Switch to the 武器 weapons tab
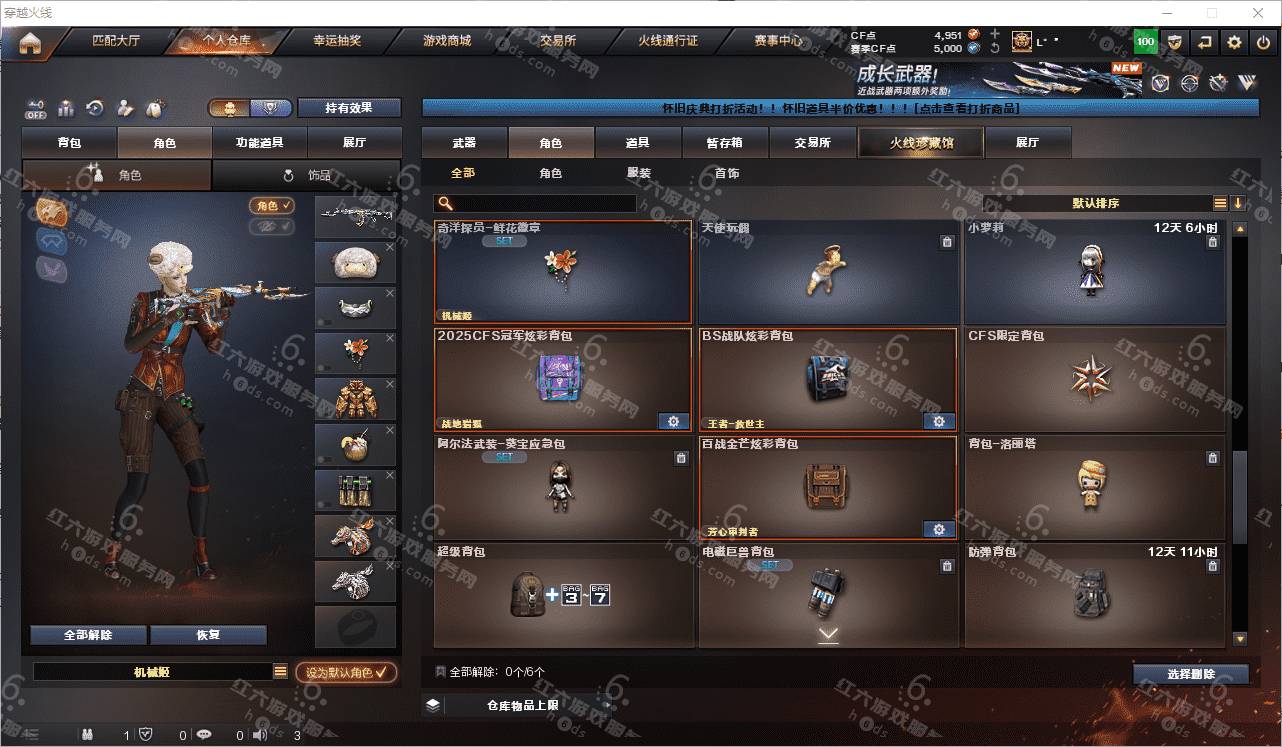The image size is (1282, 747). tap(464, 143)
